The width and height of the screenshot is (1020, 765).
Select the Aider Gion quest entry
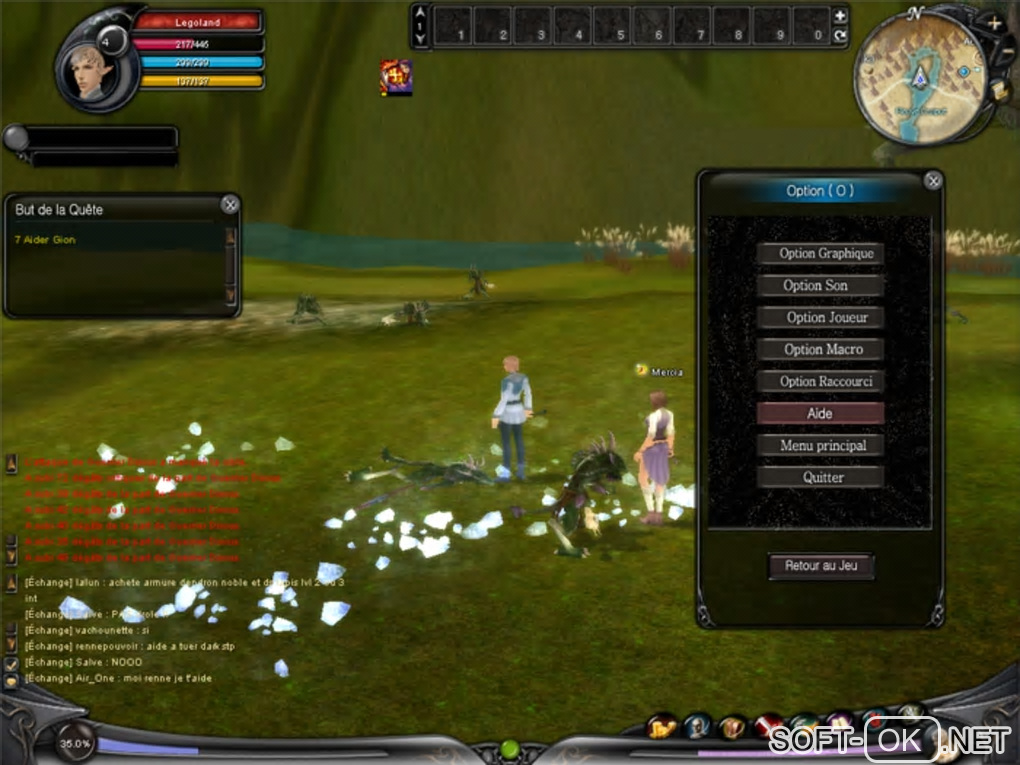click(46, 240)
